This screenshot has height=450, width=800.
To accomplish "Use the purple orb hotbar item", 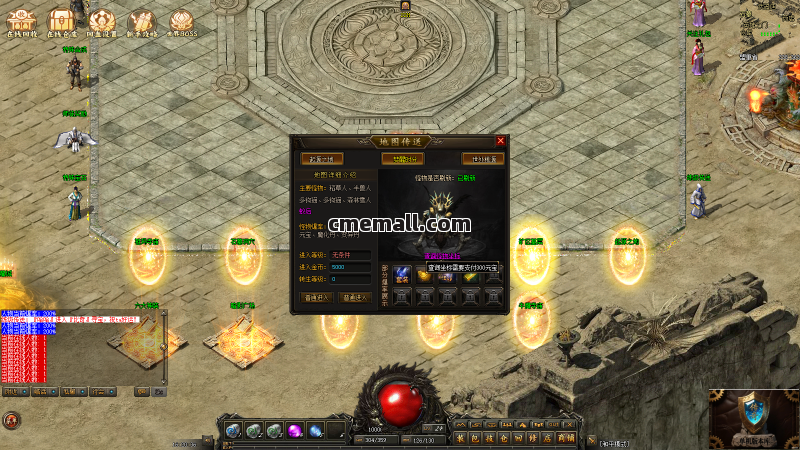I will point(295,431).
